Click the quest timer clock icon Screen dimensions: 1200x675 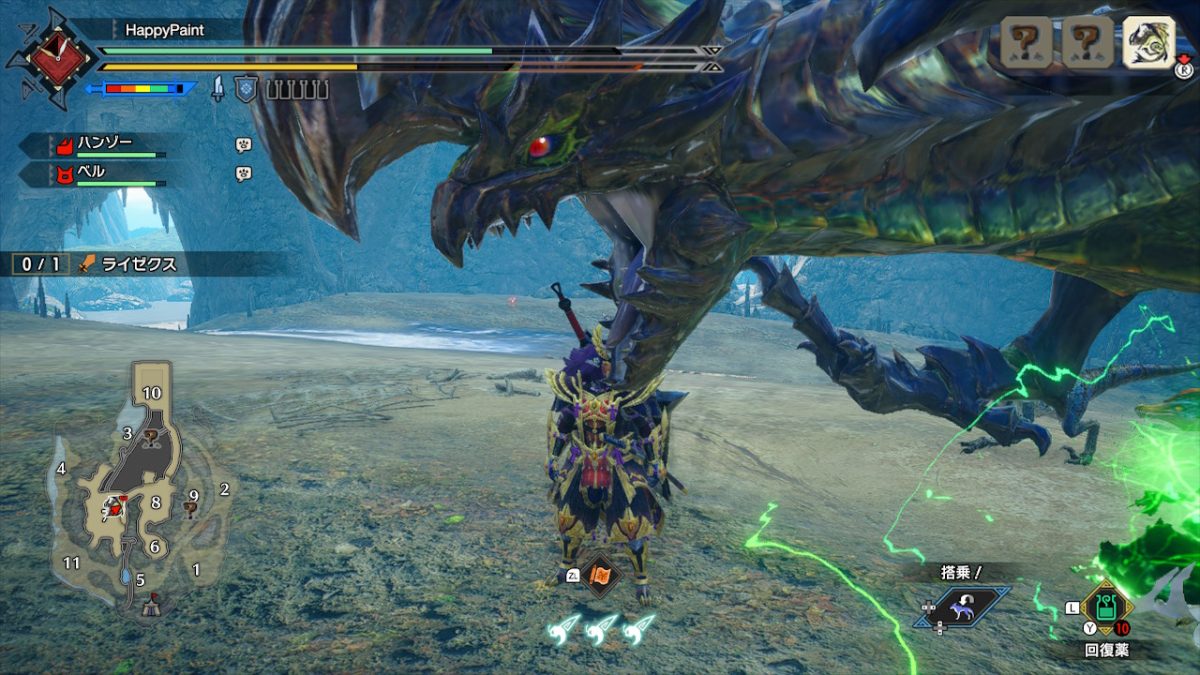(50, 58)
